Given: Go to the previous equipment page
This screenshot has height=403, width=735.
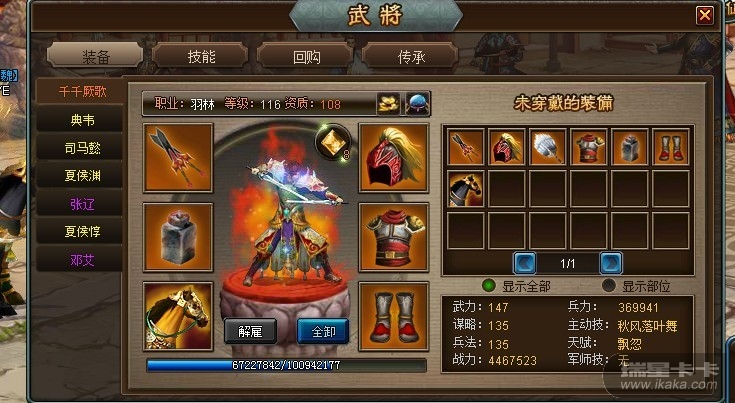Looking at the screenshot, I should (x=525, y=263).
